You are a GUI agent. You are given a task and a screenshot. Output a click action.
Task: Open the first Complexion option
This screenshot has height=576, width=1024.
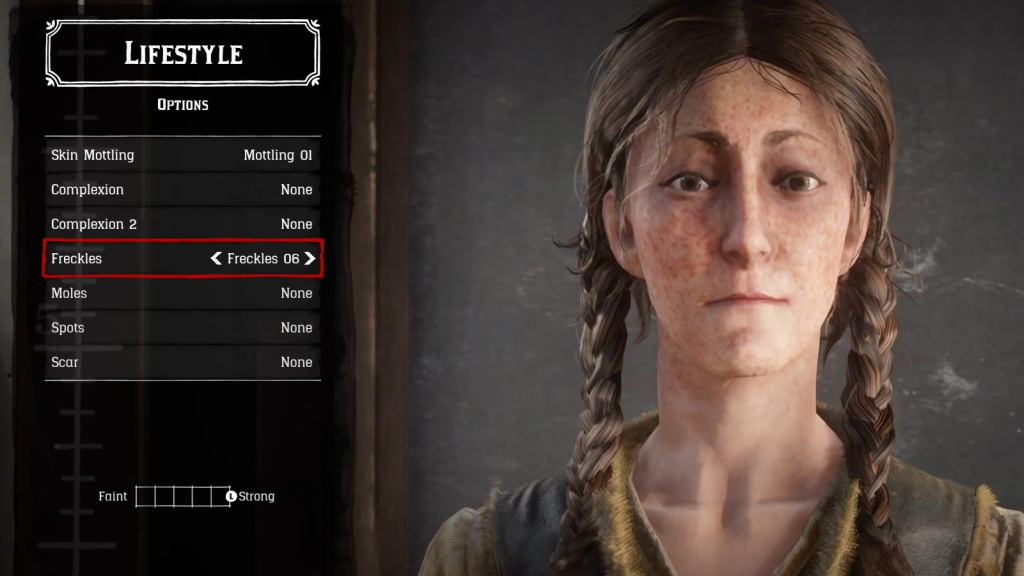[x=182, y=190]
